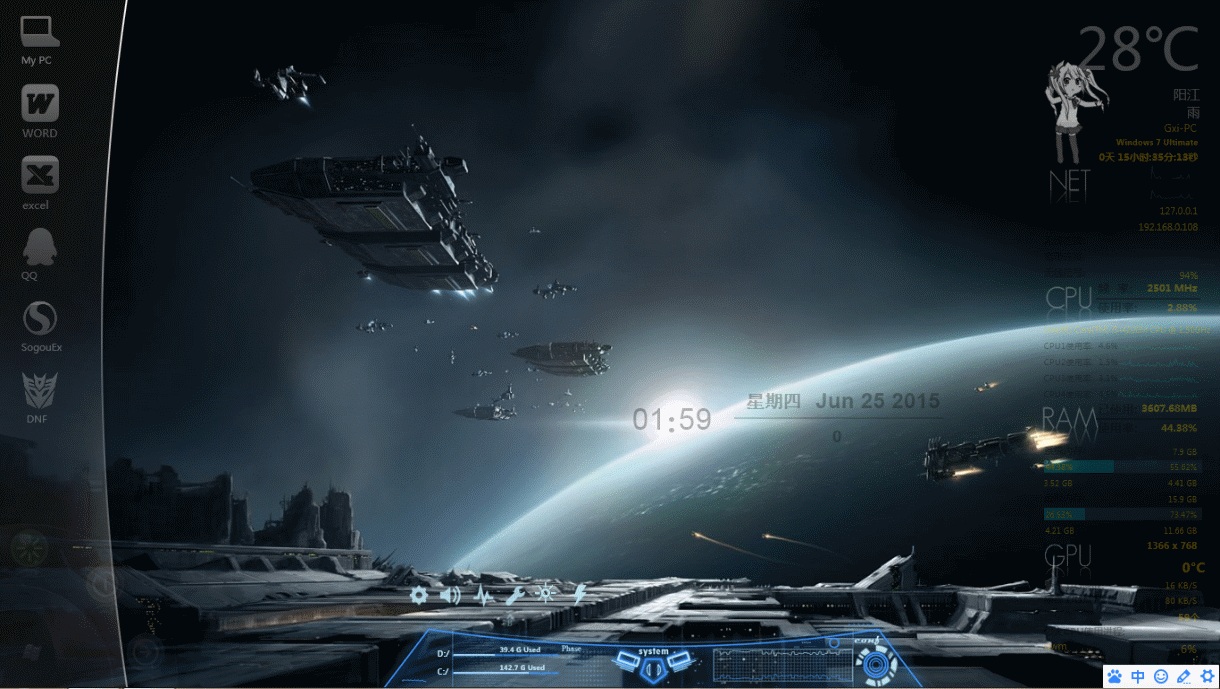Toggle the 中 Chinese input mode
This screenshot has width=1220, height=689.
(1138, 676)
